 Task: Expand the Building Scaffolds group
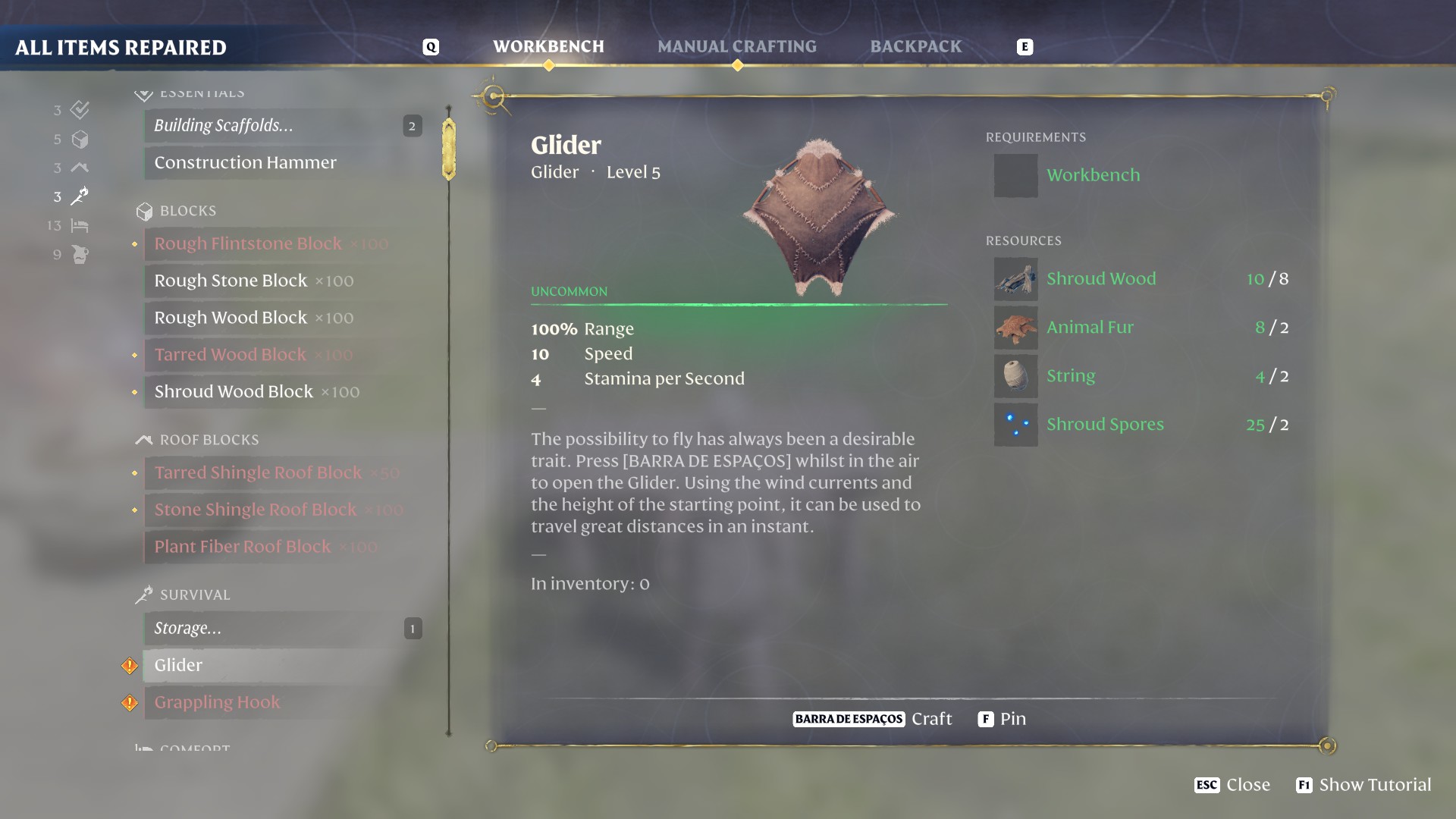[281, 126]
